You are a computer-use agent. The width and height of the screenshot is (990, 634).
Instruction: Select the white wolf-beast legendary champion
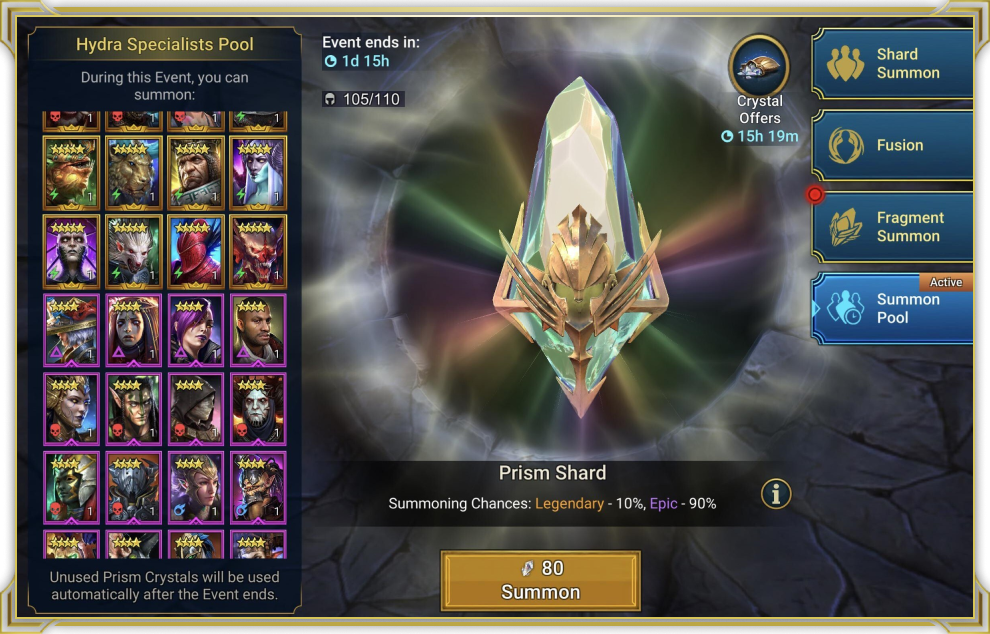(x=133, y=252)
